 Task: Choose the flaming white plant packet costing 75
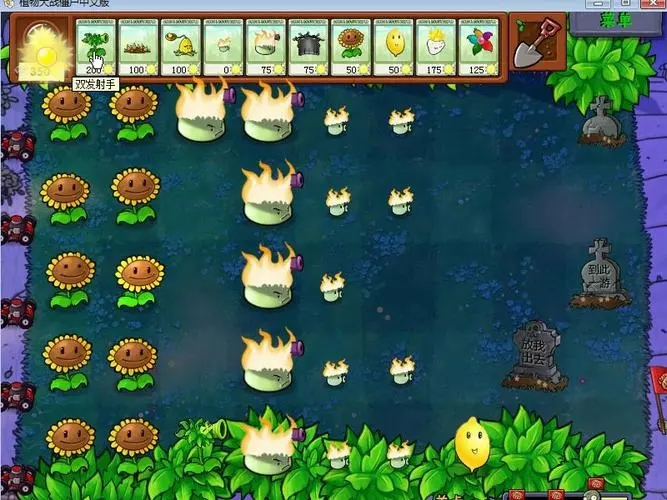(266, 47)
